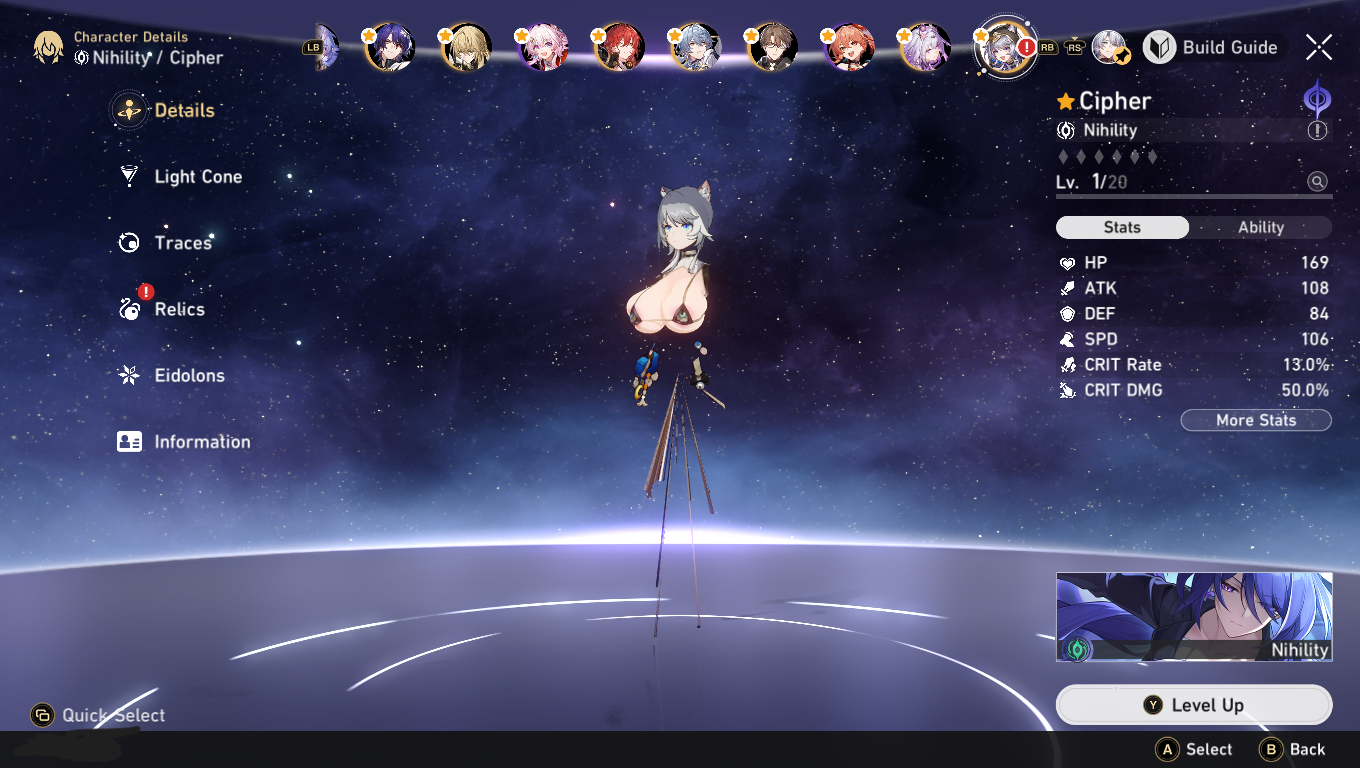Click the magnifier icon beside the level

point(1317,182)
